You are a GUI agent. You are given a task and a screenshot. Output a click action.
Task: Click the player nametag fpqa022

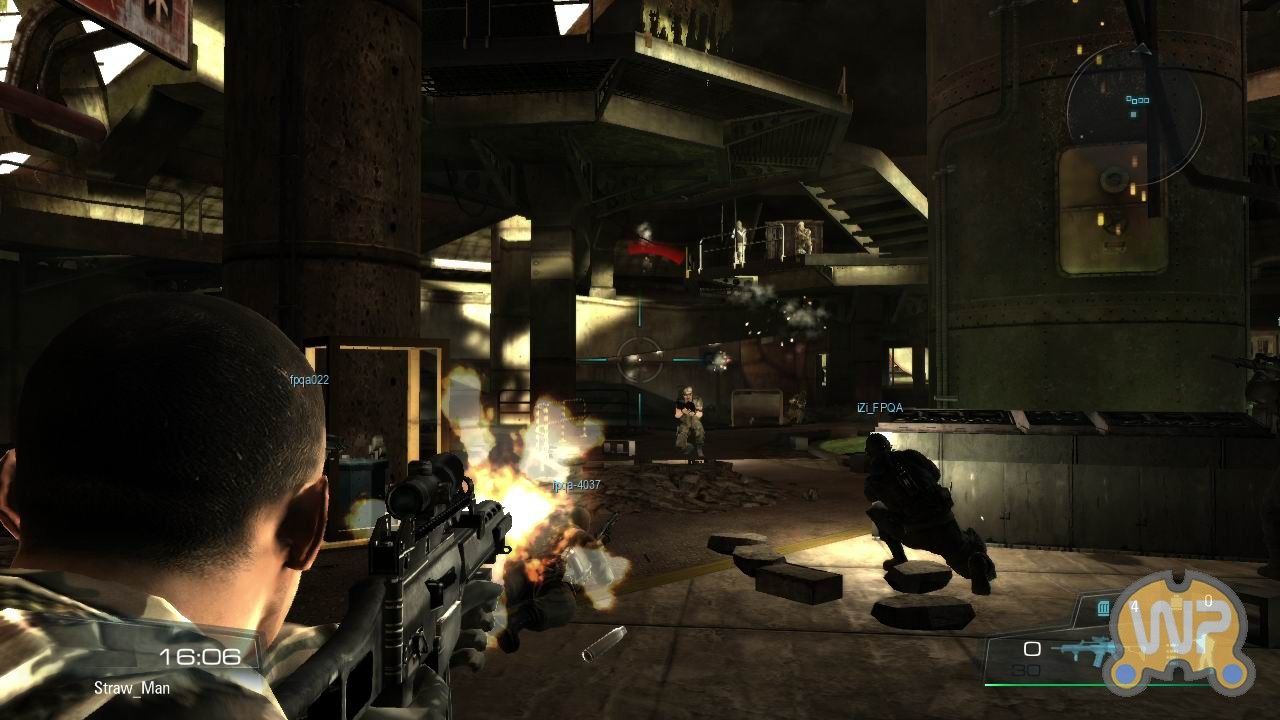pyautogui.click(x=310, y=380)
